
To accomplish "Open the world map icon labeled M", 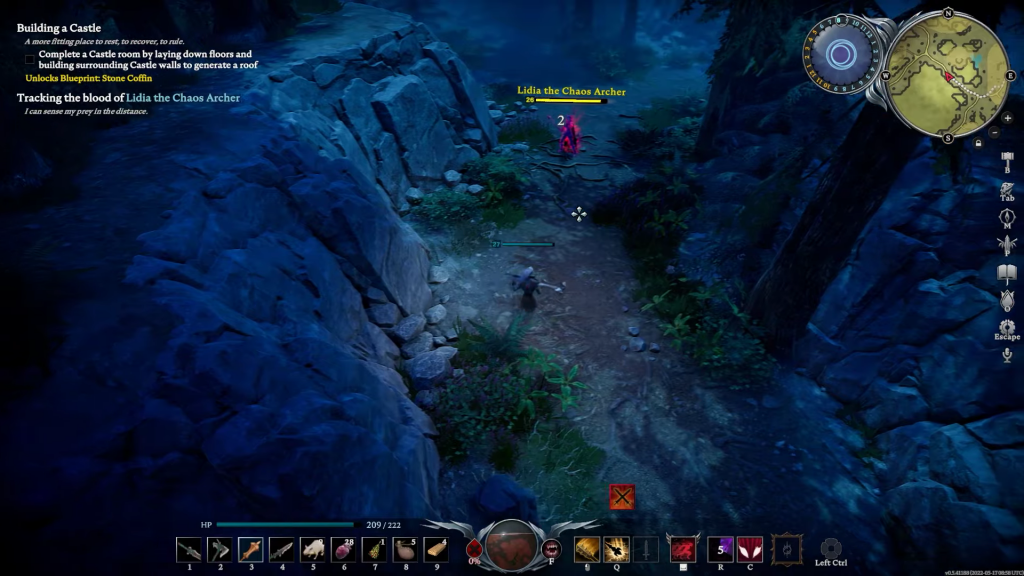I will [x=1007, y=216].
